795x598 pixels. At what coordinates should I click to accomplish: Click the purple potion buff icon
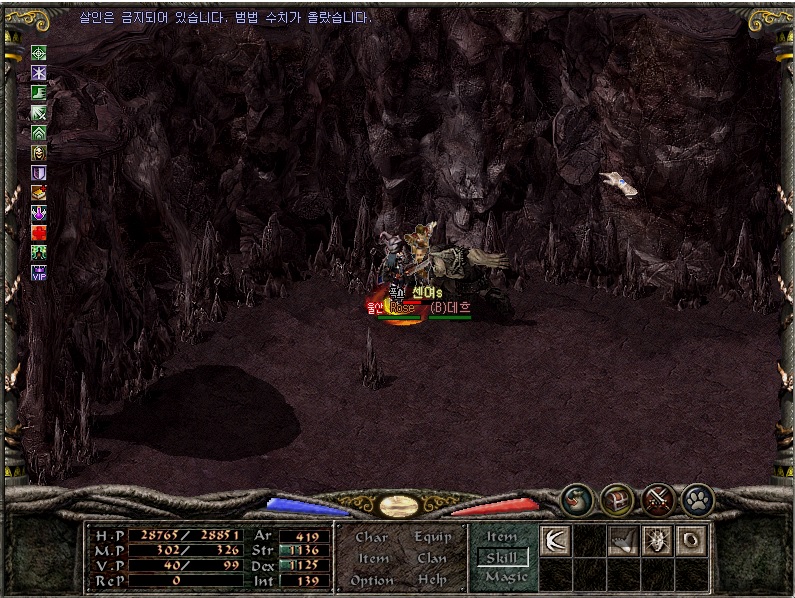point(39,212)
